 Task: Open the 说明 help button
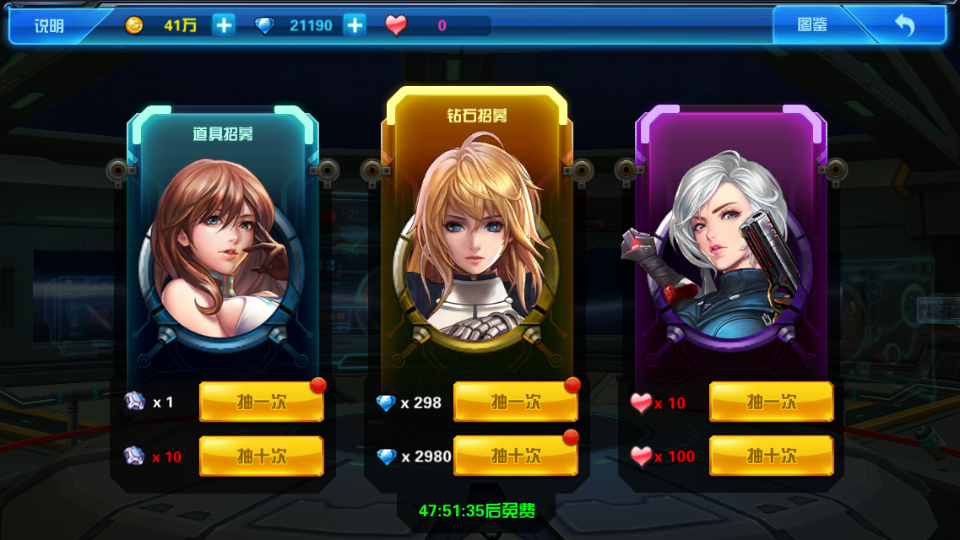[49, 26]
